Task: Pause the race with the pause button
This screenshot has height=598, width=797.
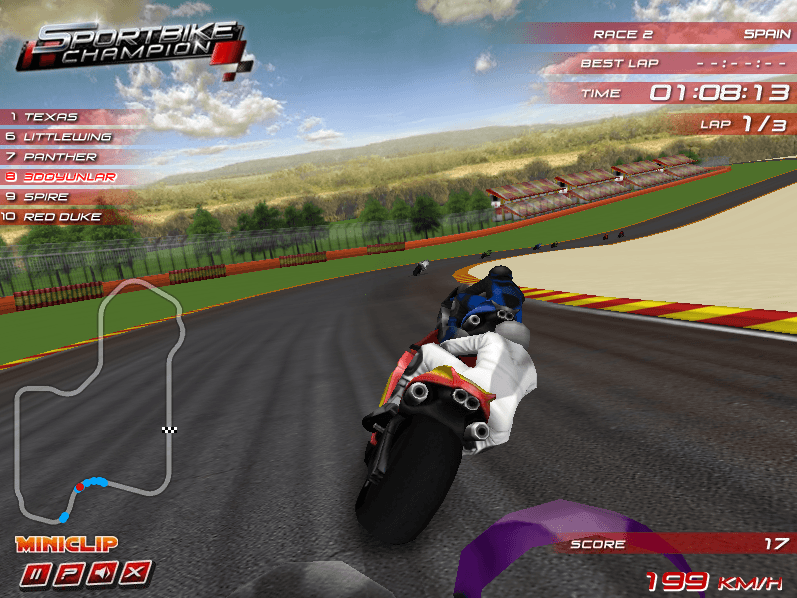Action: (37, 573)
